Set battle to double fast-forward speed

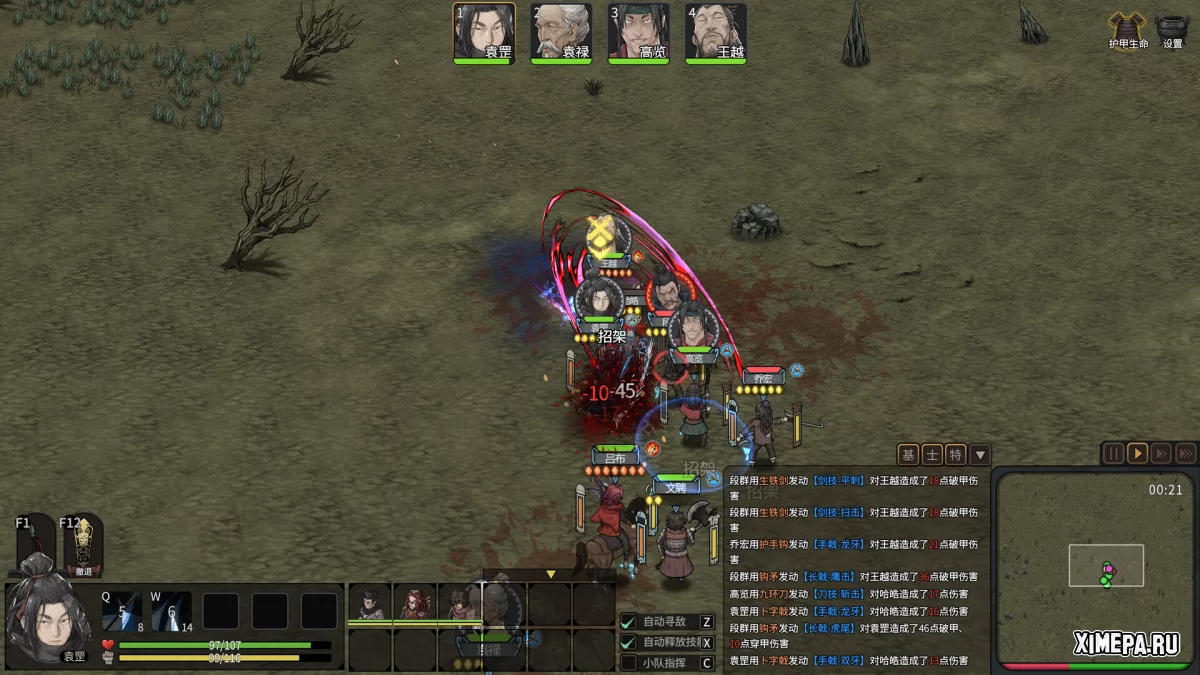click(x=1161, y=454)
